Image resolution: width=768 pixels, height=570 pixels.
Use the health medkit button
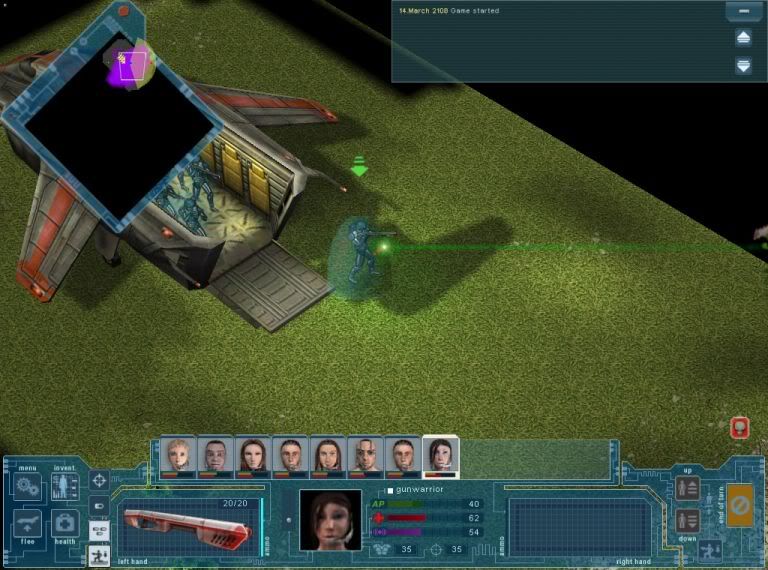(65, 523)
